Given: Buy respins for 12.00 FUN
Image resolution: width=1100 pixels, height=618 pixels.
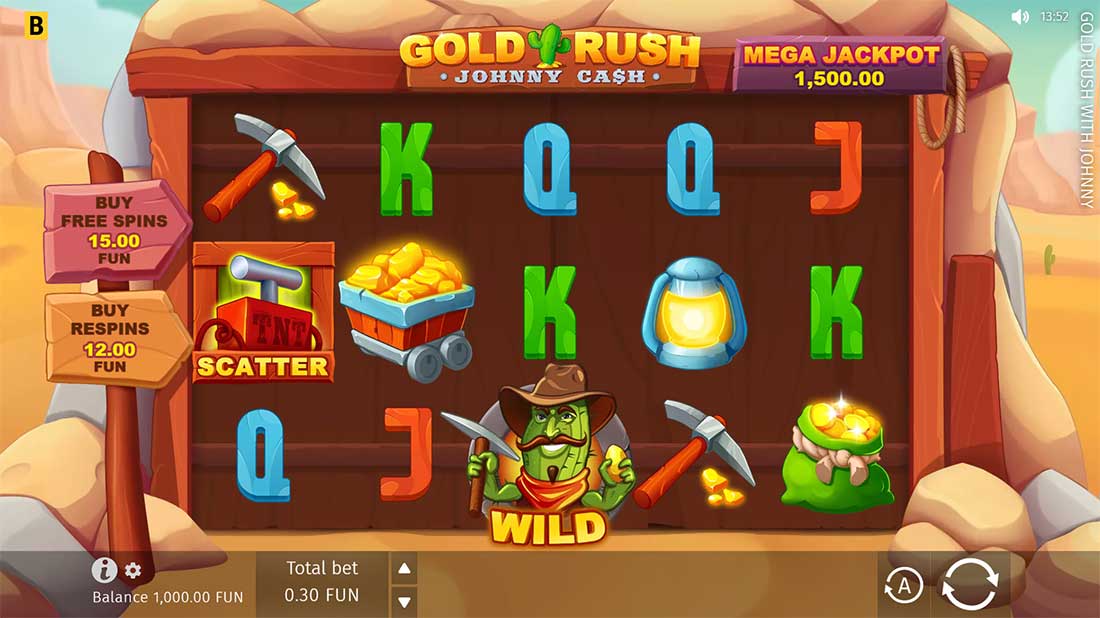Looking at the screenshot, I should pyautogui.click(x=112, y=339).
